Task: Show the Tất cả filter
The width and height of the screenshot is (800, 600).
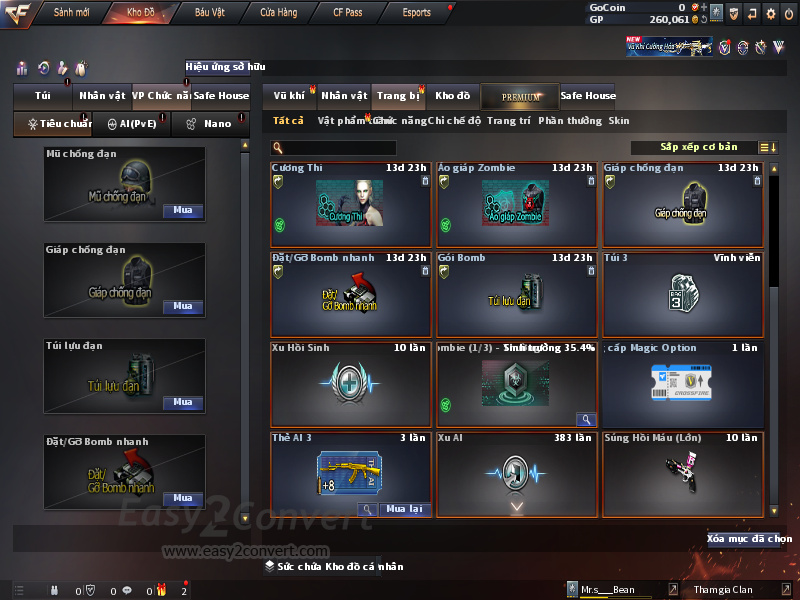Action: 288,121
